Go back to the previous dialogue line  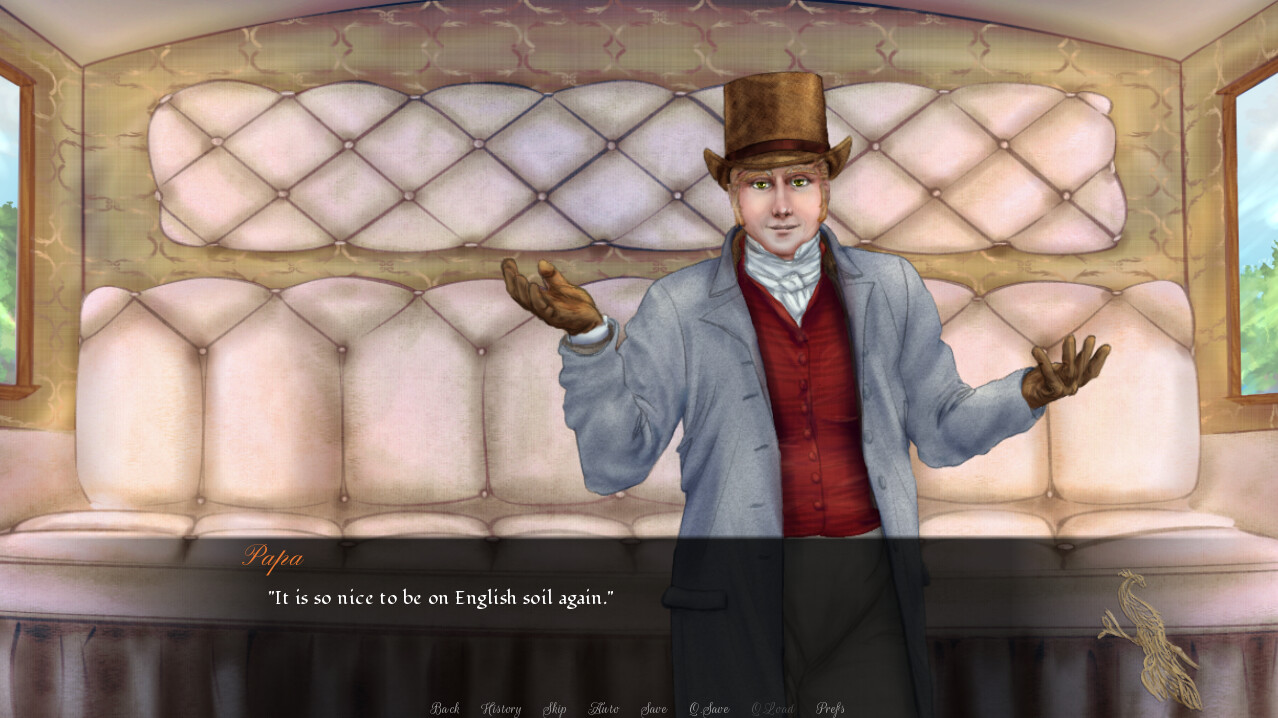(445, 709)
